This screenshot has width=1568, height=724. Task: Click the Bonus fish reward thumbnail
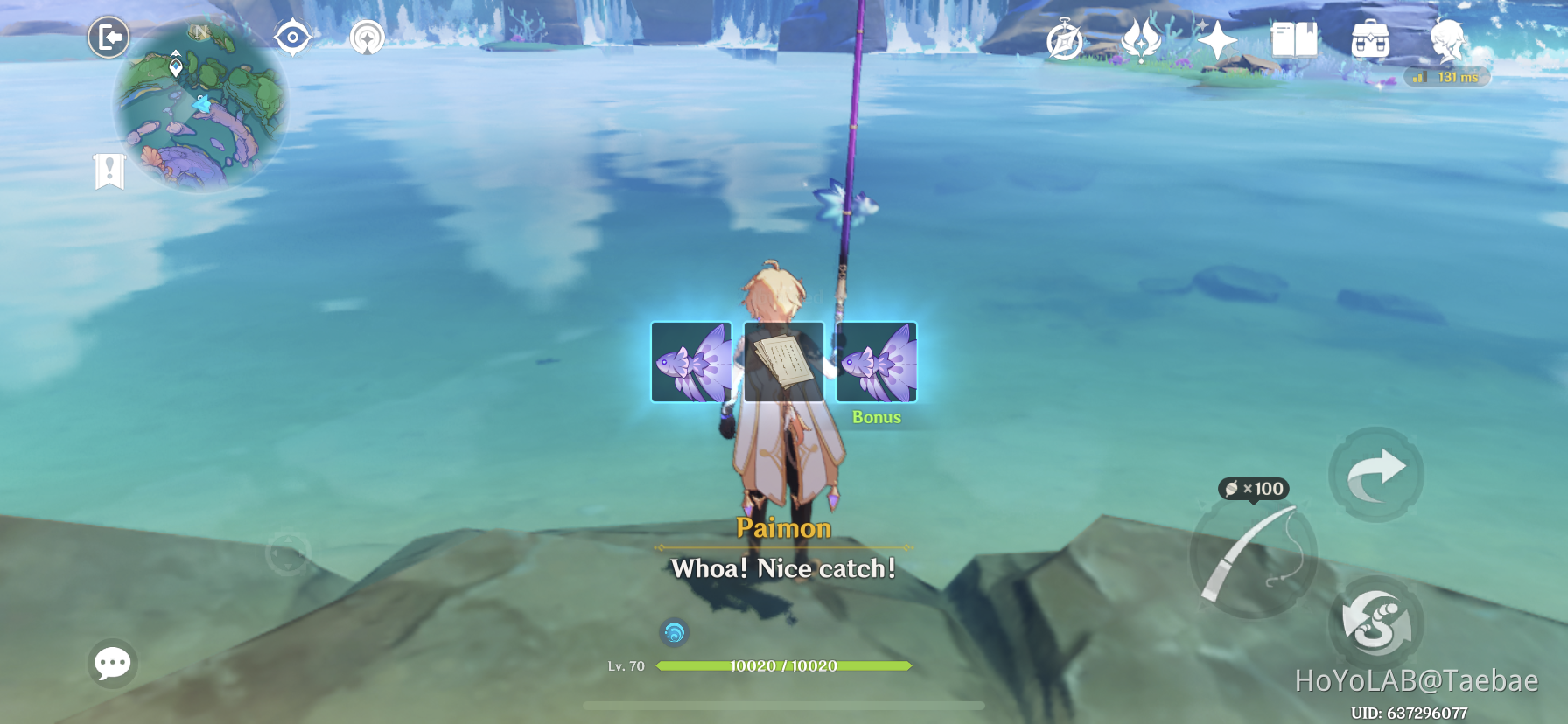[x=876, y=364]
